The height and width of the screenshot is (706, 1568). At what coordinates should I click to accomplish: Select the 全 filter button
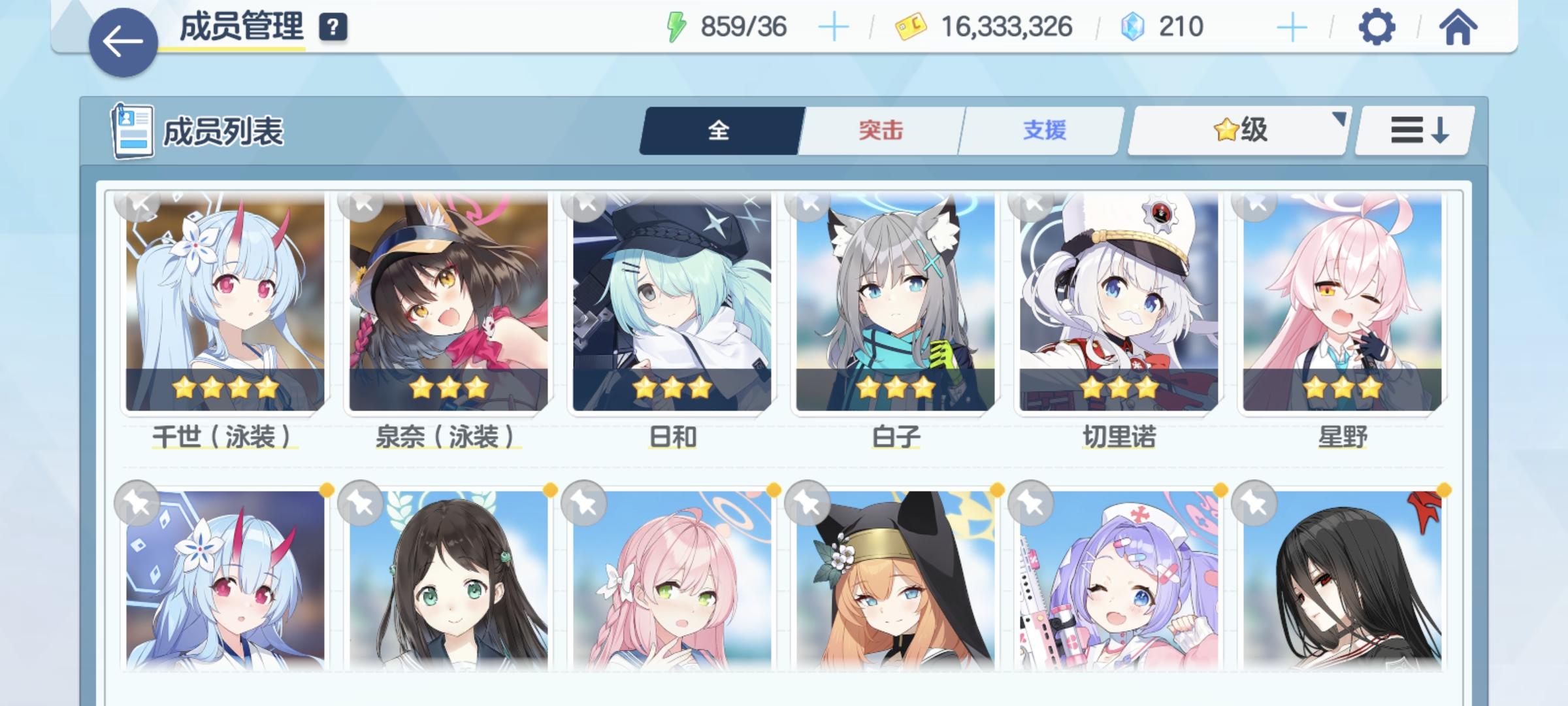pyautogui.click(x=719, y=130)
